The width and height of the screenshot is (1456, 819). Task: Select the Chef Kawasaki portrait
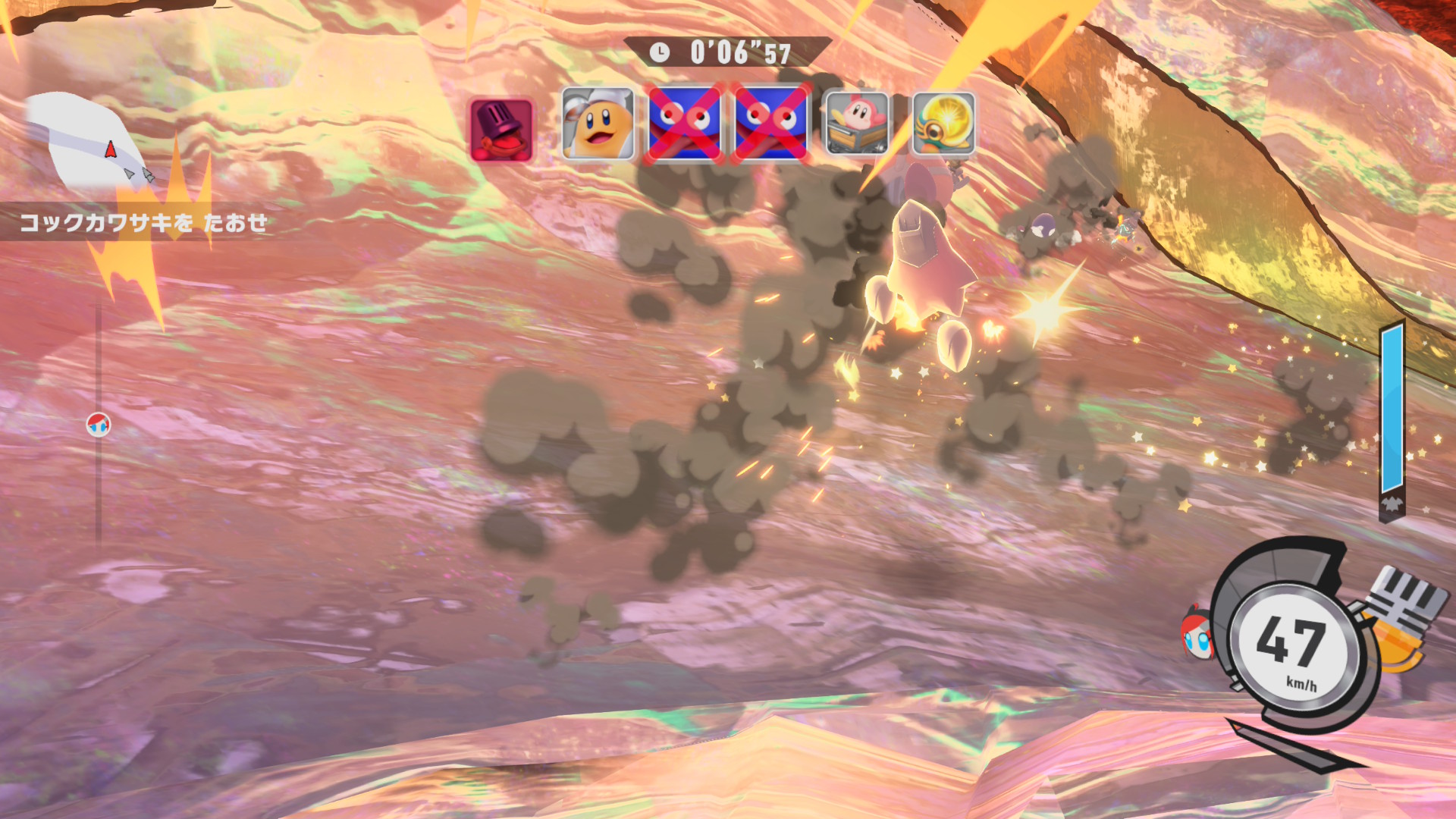coord(598,124)
